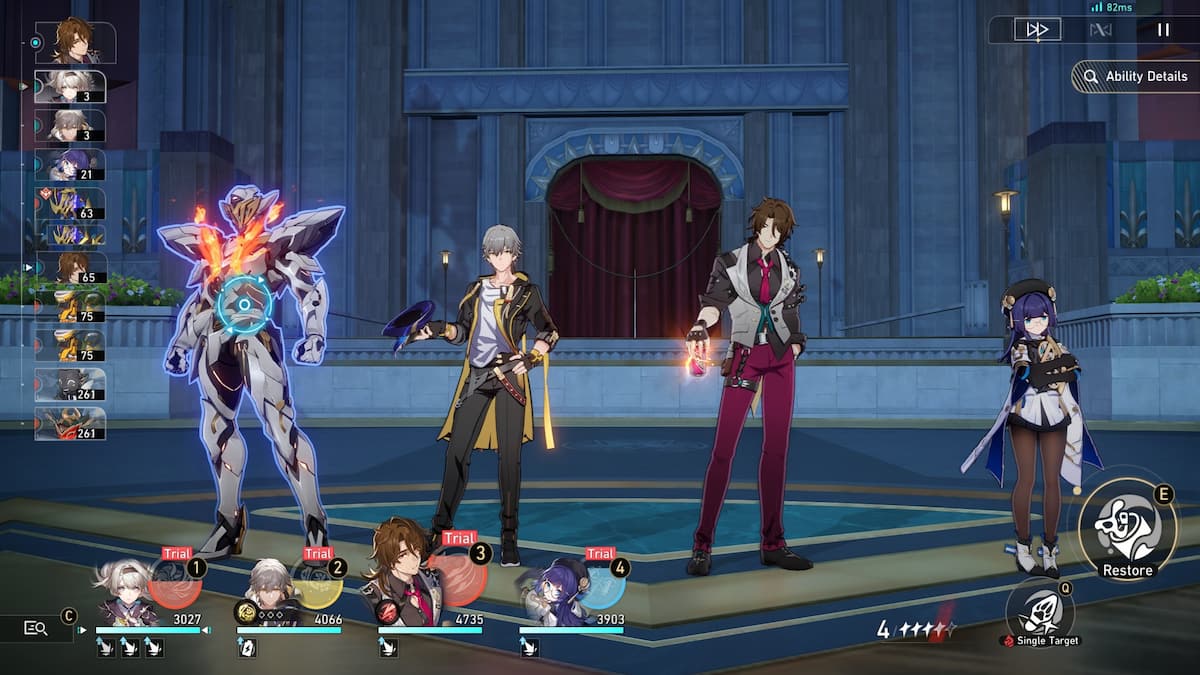Toggle the auto-battle button
Viewport: 1200px width, 675px height.
[x=1100, y=30]
